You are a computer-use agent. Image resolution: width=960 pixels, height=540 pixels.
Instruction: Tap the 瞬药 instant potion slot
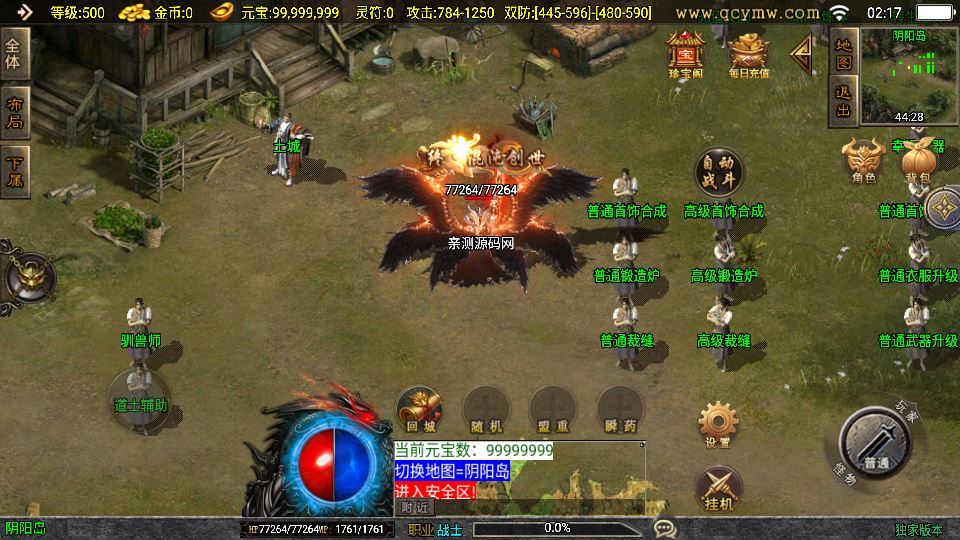tap(620, 410)
